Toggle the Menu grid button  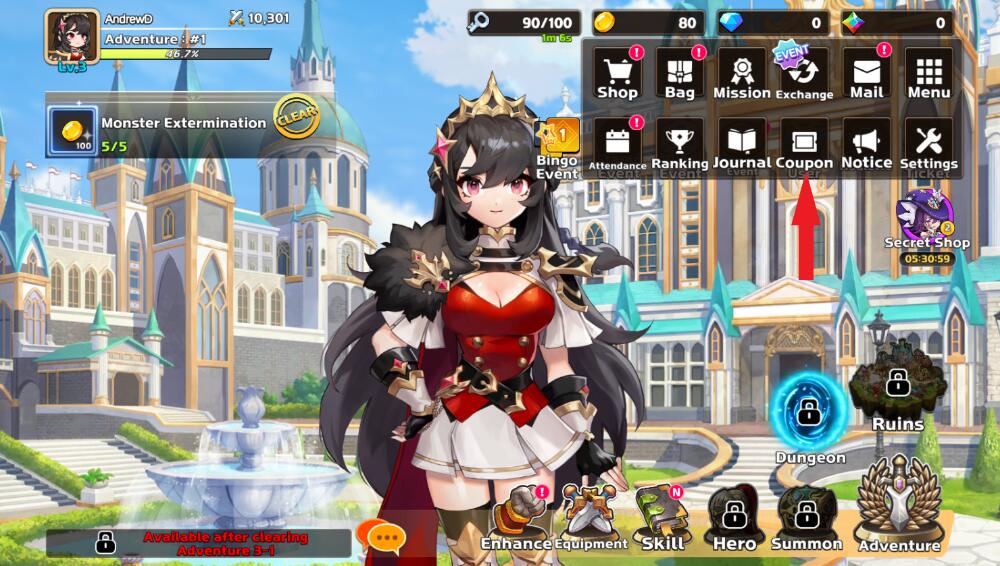(929, 74)
